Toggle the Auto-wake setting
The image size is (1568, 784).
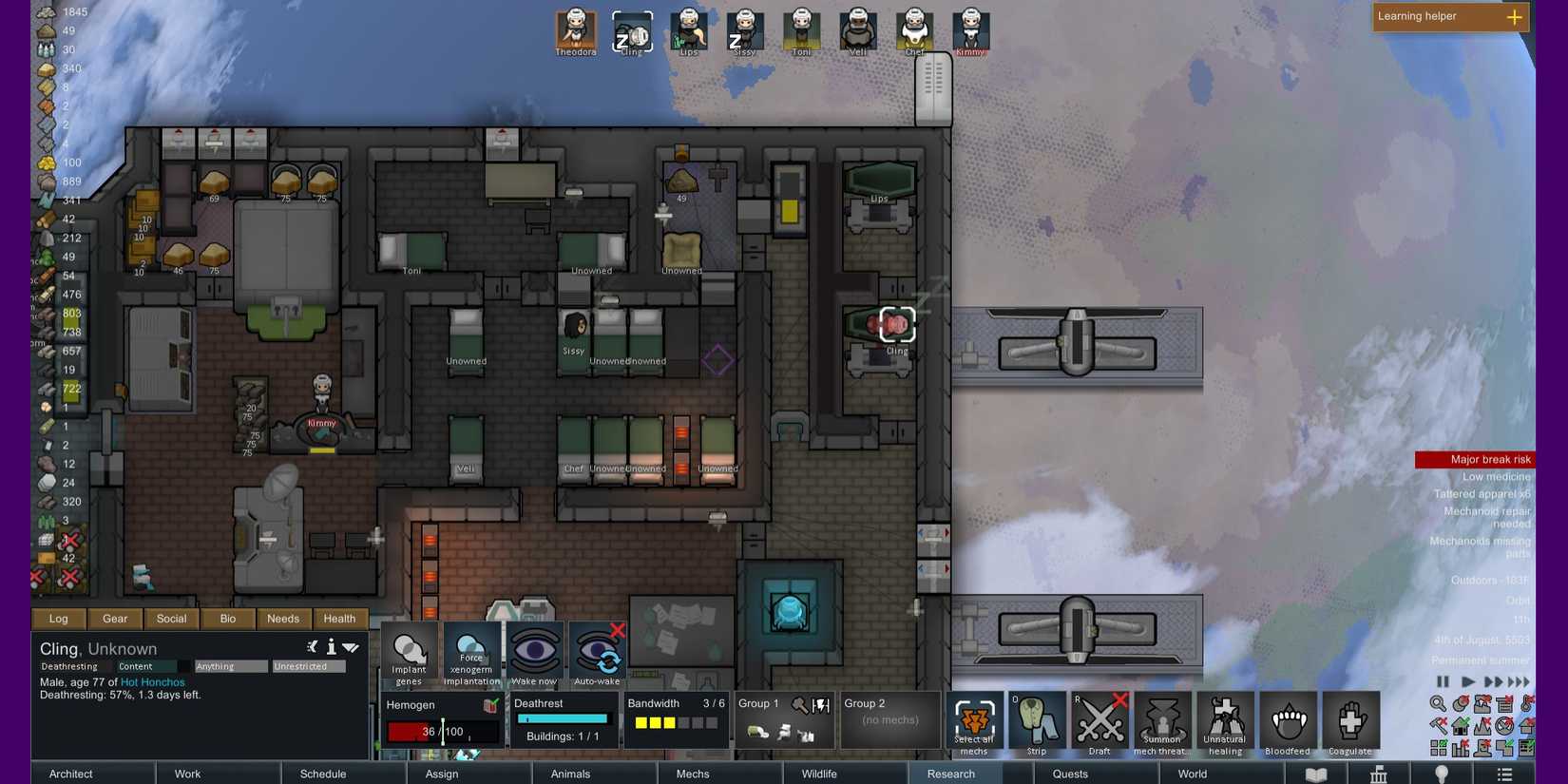[x=598, y=653]
